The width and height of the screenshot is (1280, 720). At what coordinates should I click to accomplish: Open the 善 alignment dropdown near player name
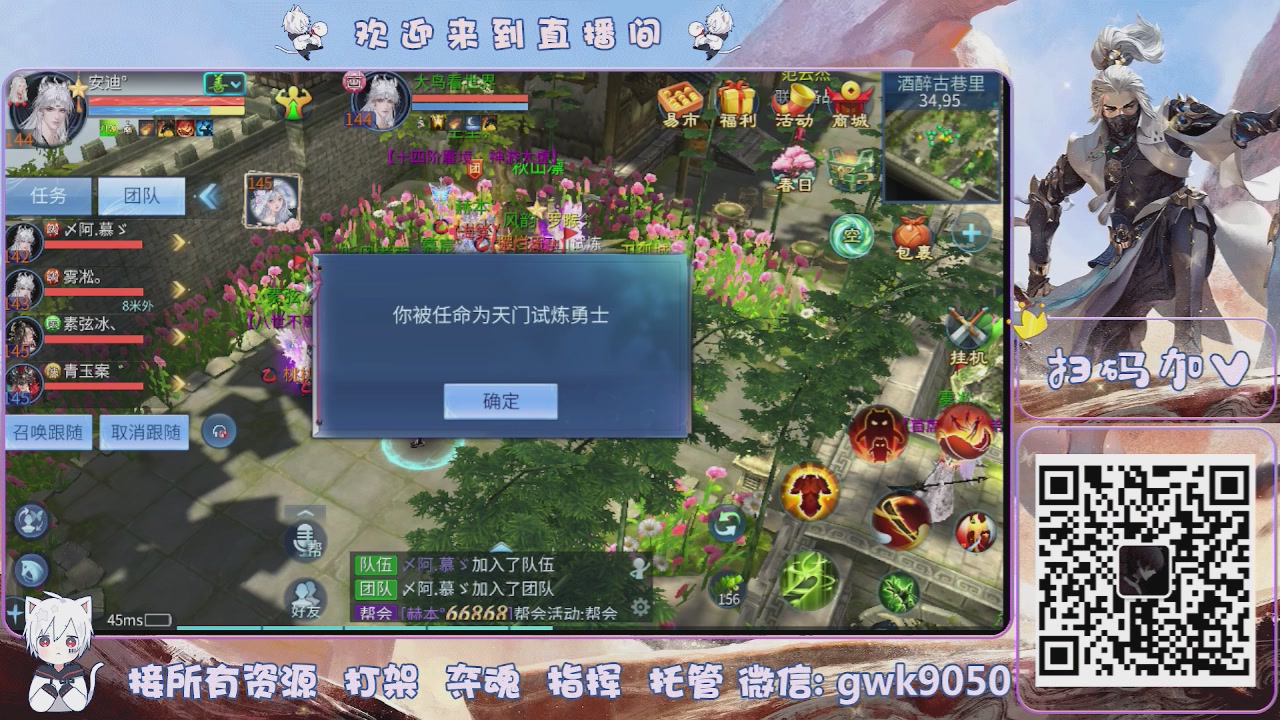[x=223, y=83]
